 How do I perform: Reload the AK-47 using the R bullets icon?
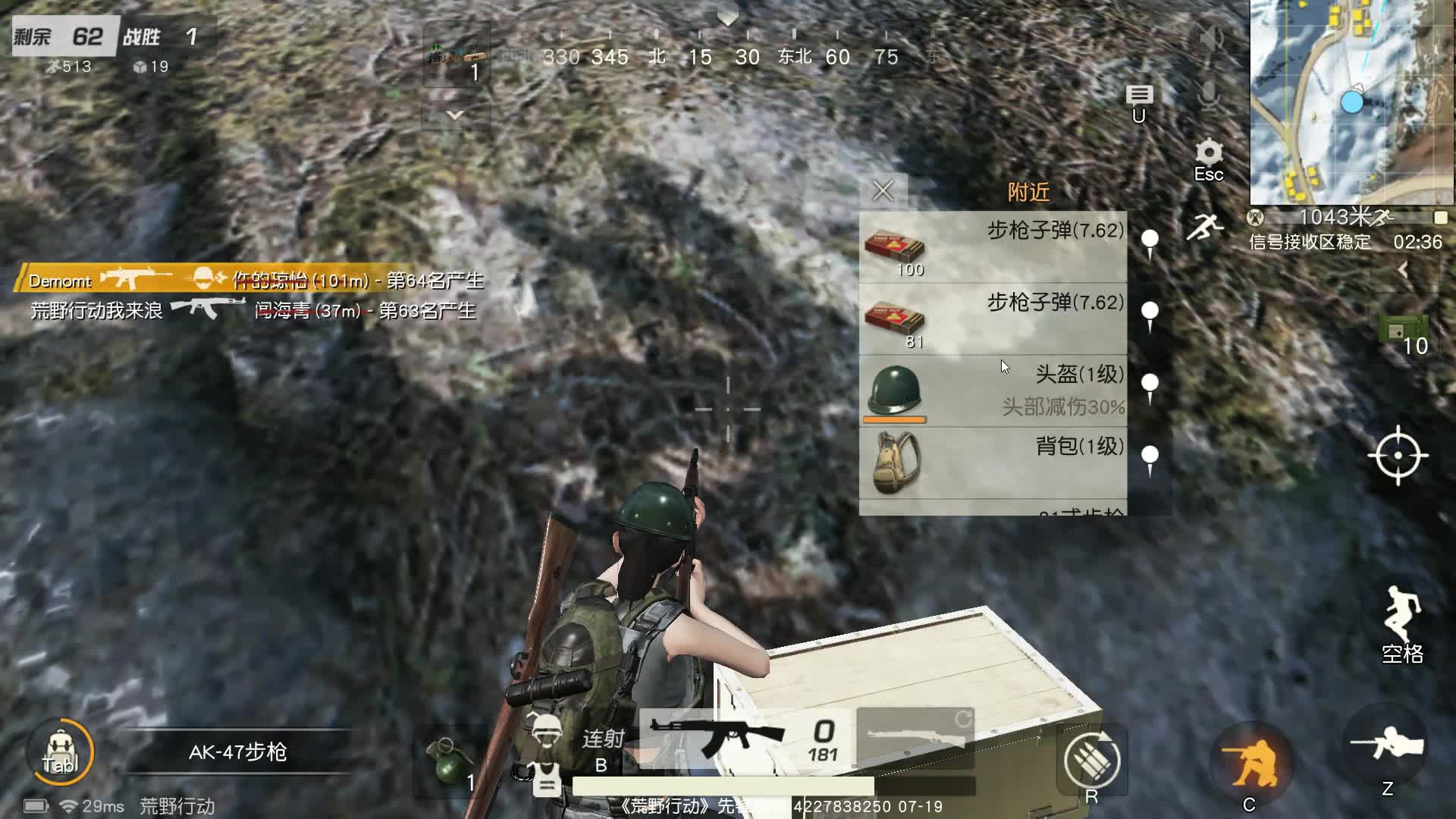click(1090, 758)
